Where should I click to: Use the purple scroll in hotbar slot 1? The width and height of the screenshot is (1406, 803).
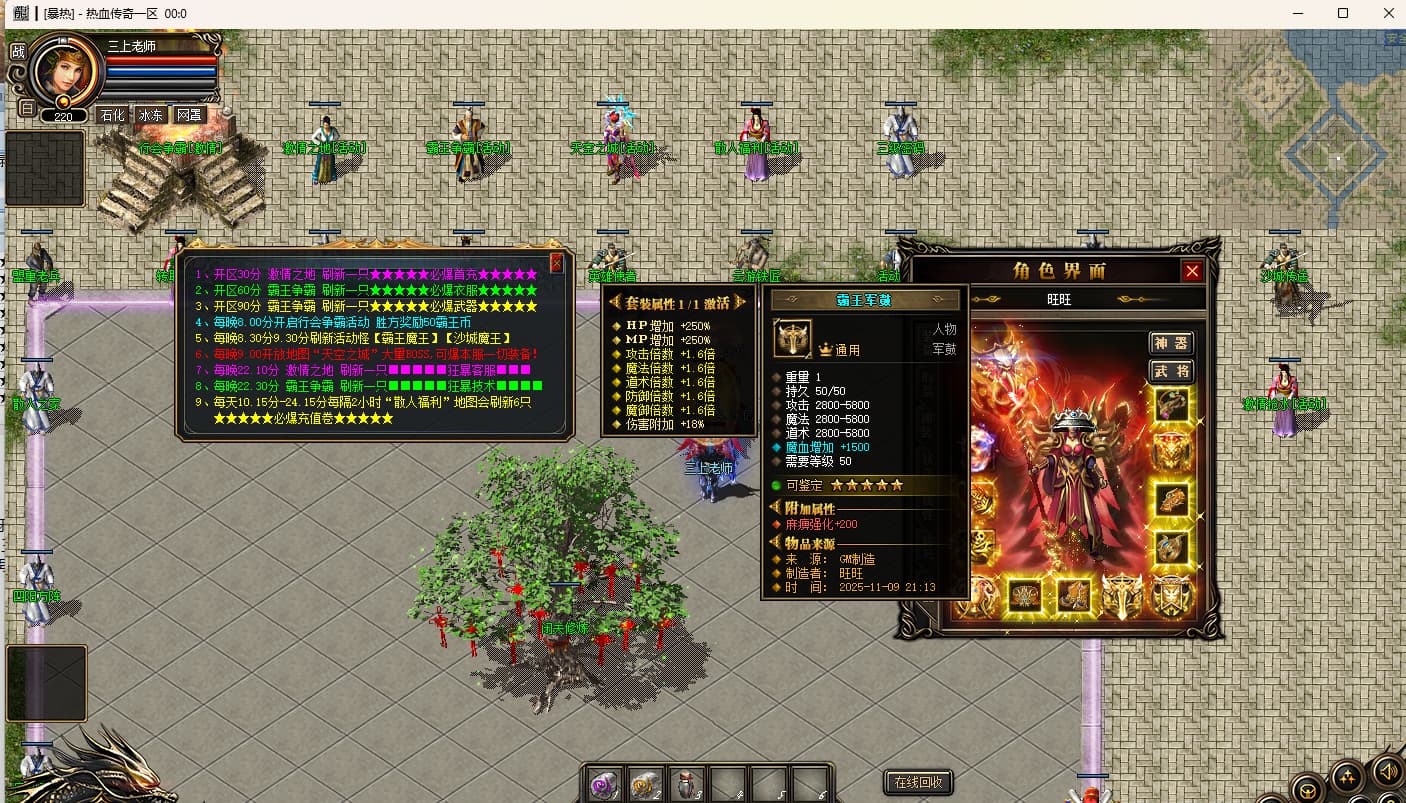click(604, 784)
